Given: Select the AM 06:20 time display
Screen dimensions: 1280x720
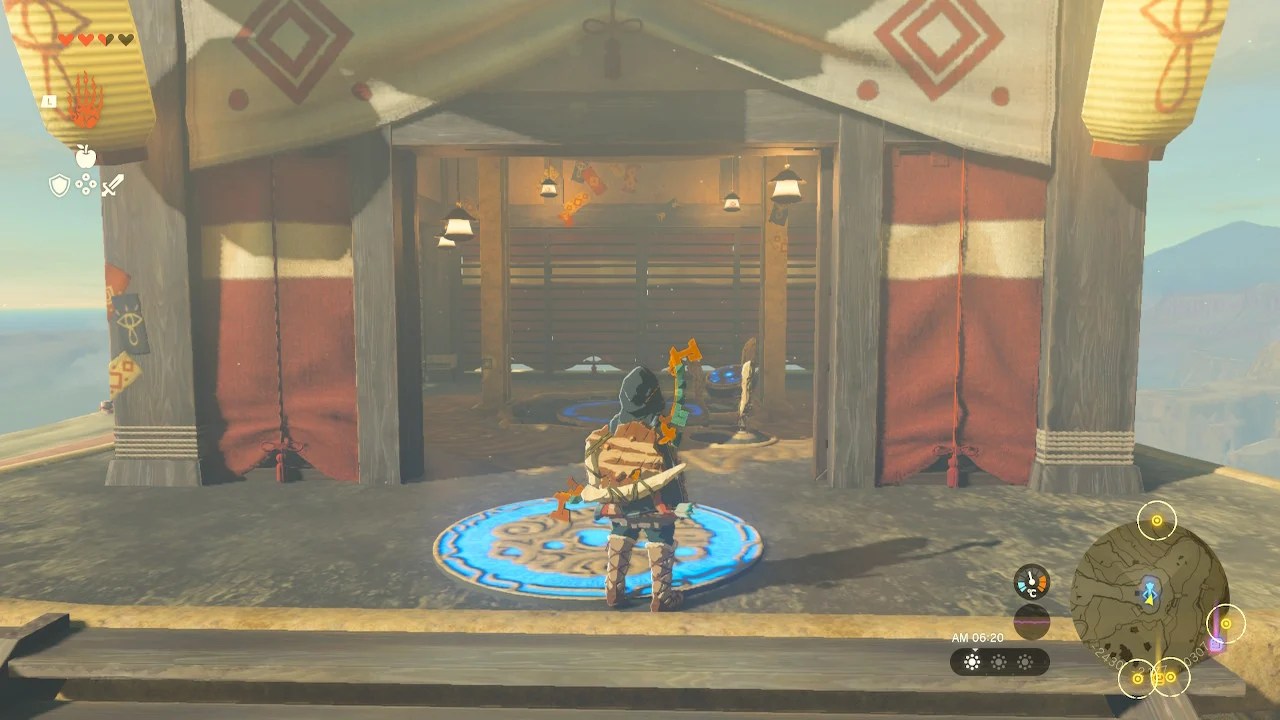Looking at the screenshot, I should coord(977,638).
